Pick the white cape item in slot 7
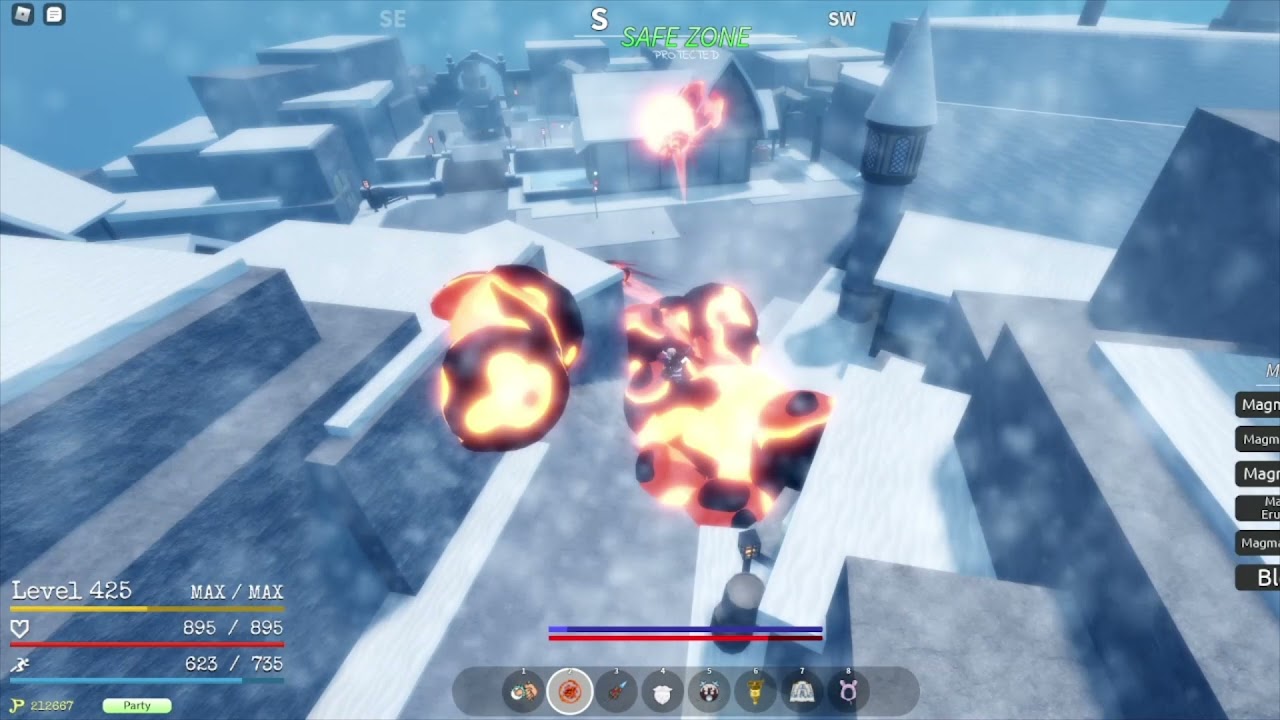The width and height of the screenshot is (1280, 720). 801,691
